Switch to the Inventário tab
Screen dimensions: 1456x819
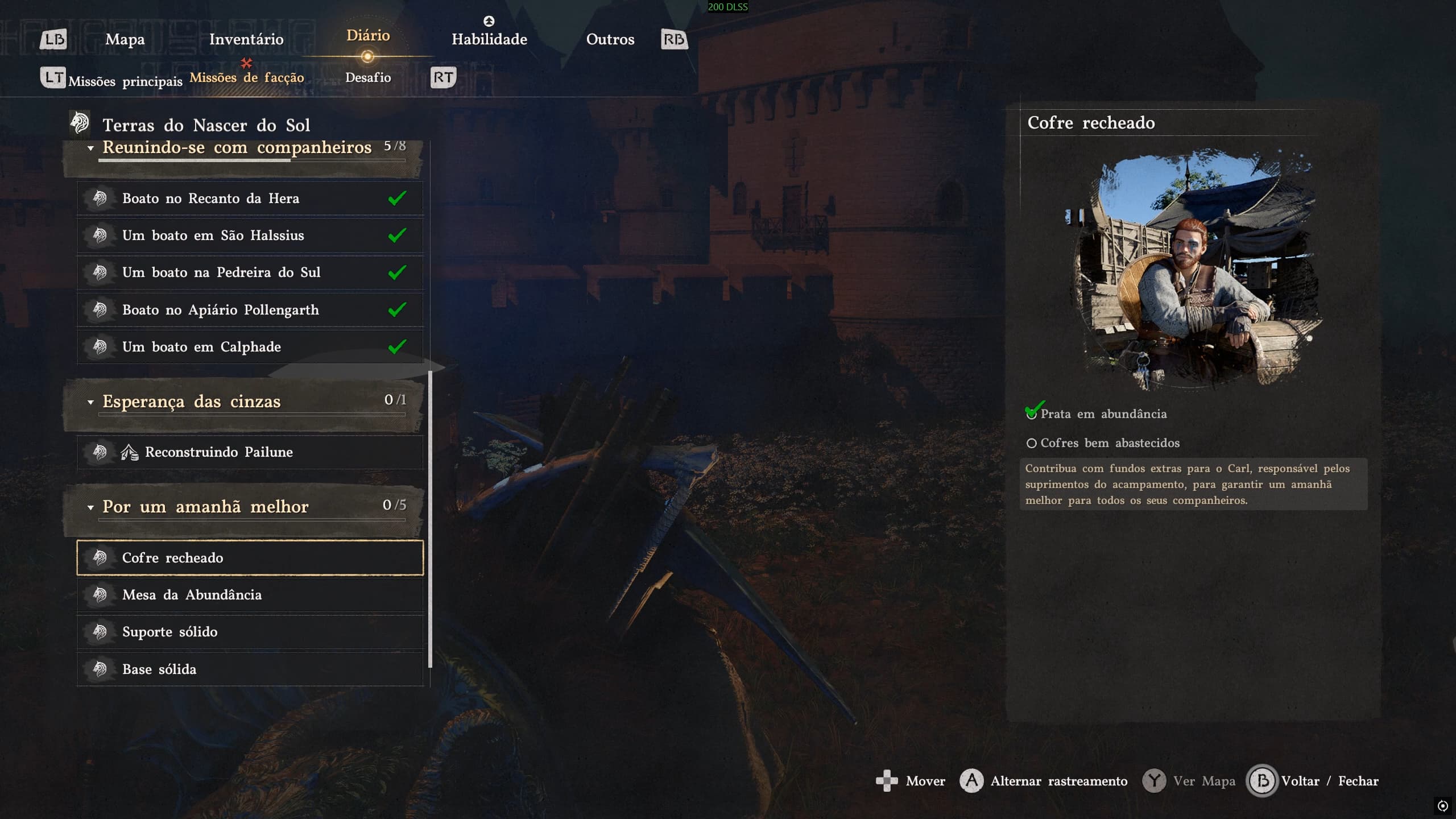pyautogui.click(x=246, y=39)
